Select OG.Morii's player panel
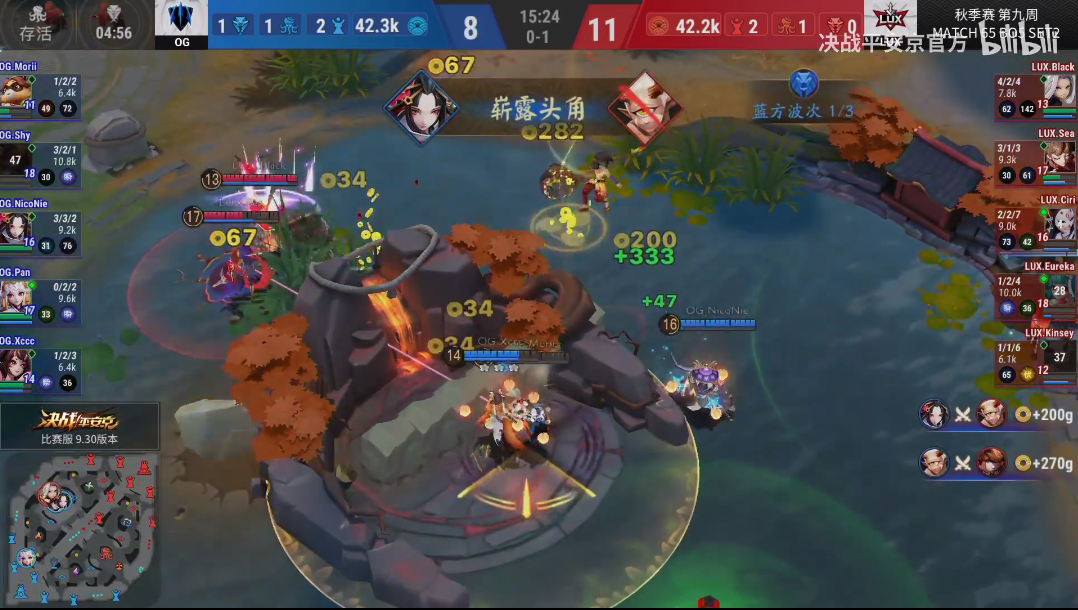This screenshot has width=1078, height=610. point(40,93)
